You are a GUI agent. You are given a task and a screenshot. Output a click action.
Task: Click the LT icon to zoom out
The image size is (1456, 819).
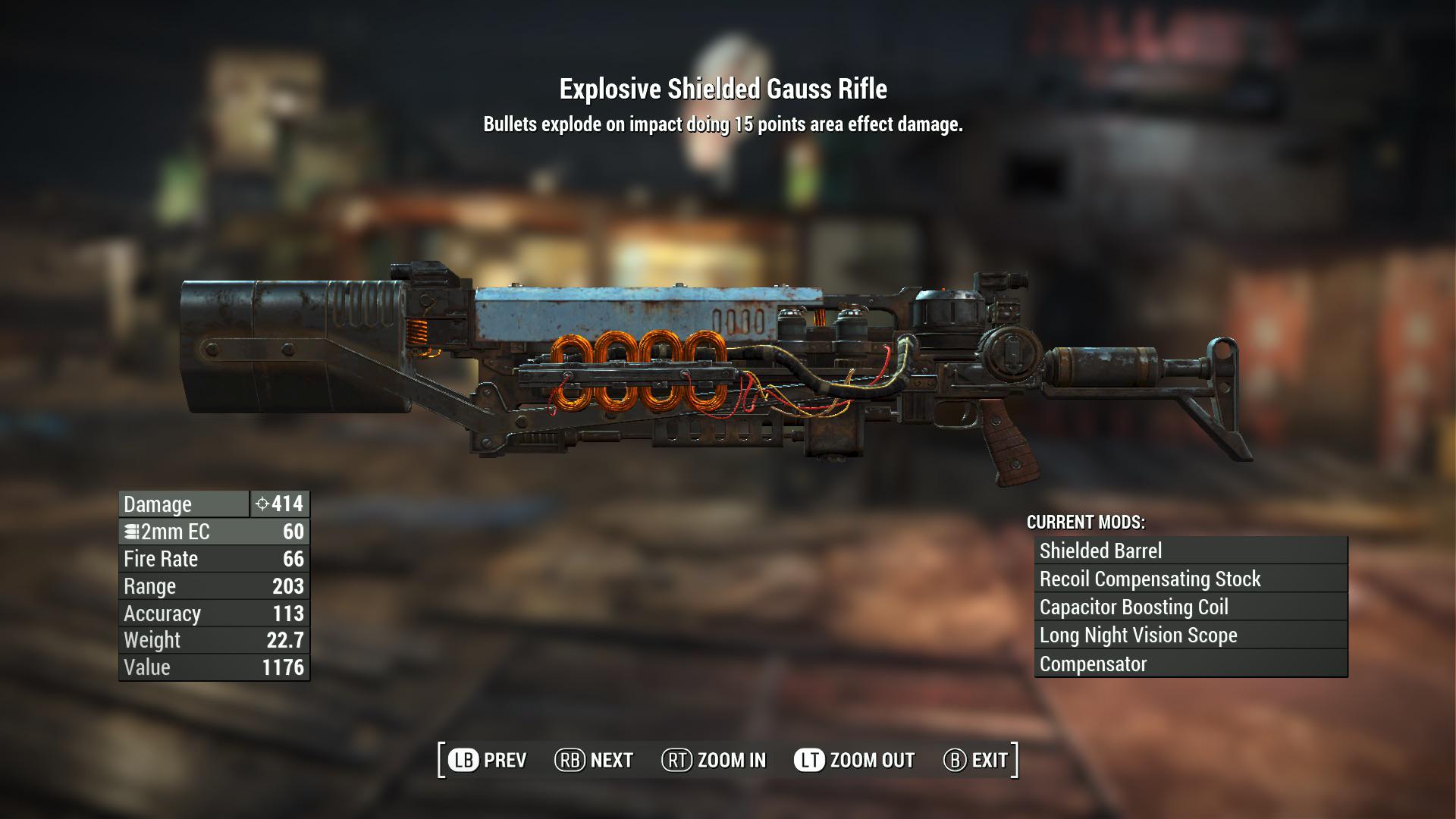(809, 759)
